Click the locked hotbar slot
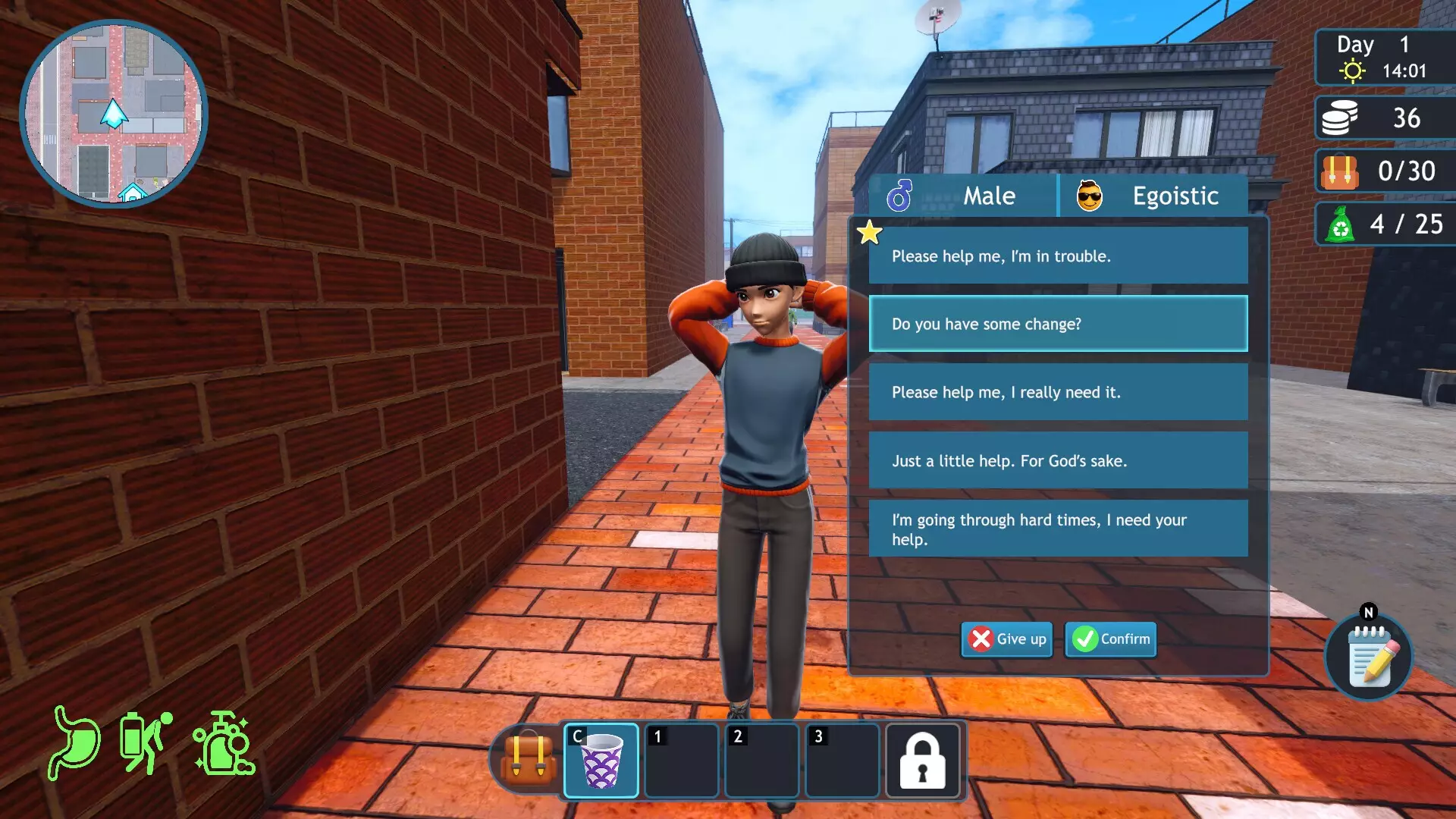 coord(922,761)
